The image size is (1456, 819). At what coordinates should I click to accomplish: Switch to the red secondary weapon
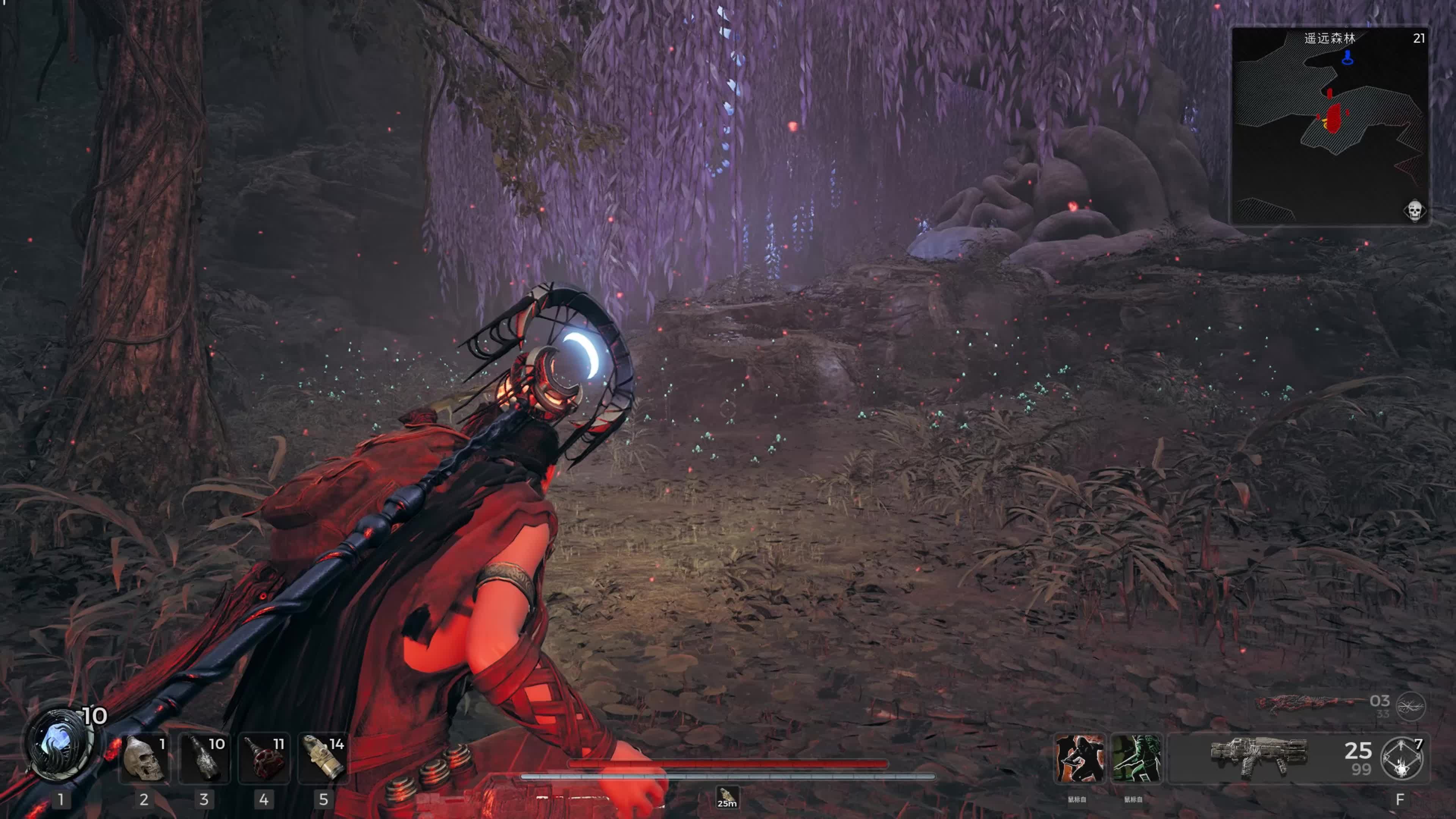point(1305,704)
